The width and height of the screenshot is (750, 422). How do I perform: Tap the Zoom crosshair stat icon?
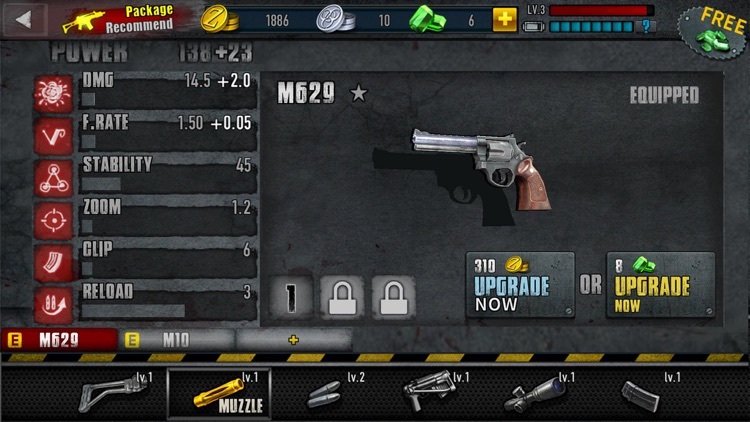click(52, 219)
